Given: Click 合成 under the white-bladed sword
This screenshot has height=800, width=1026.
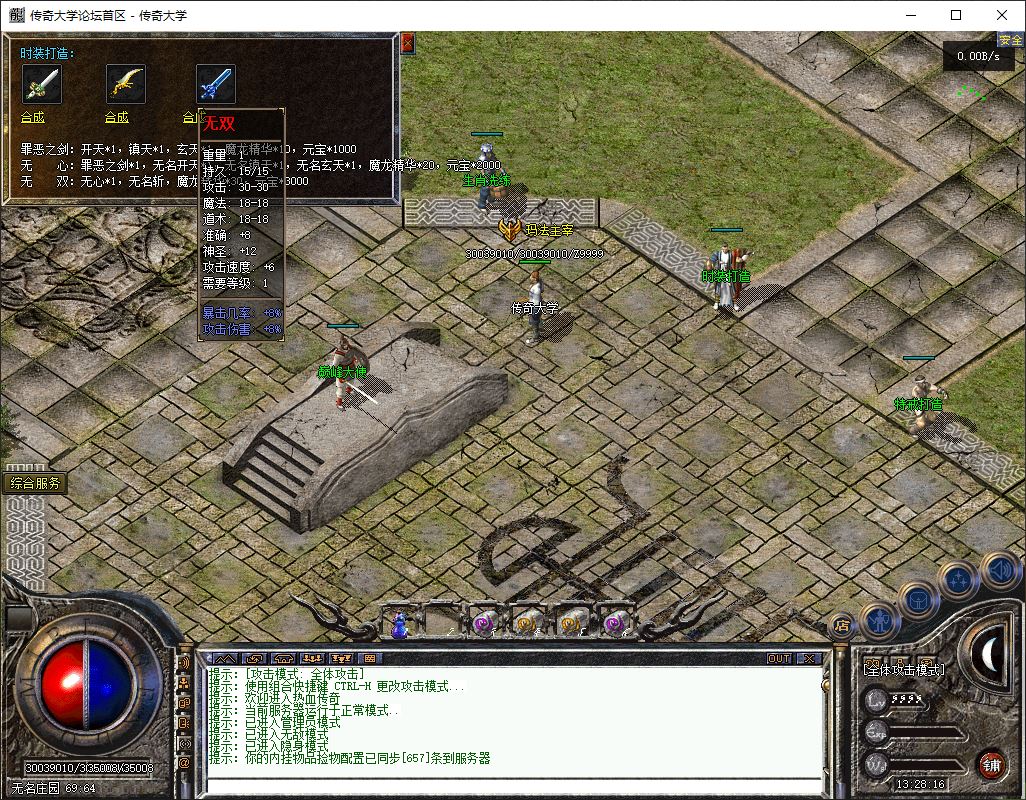Looking at the screenshot, I should tap(33, 117).
